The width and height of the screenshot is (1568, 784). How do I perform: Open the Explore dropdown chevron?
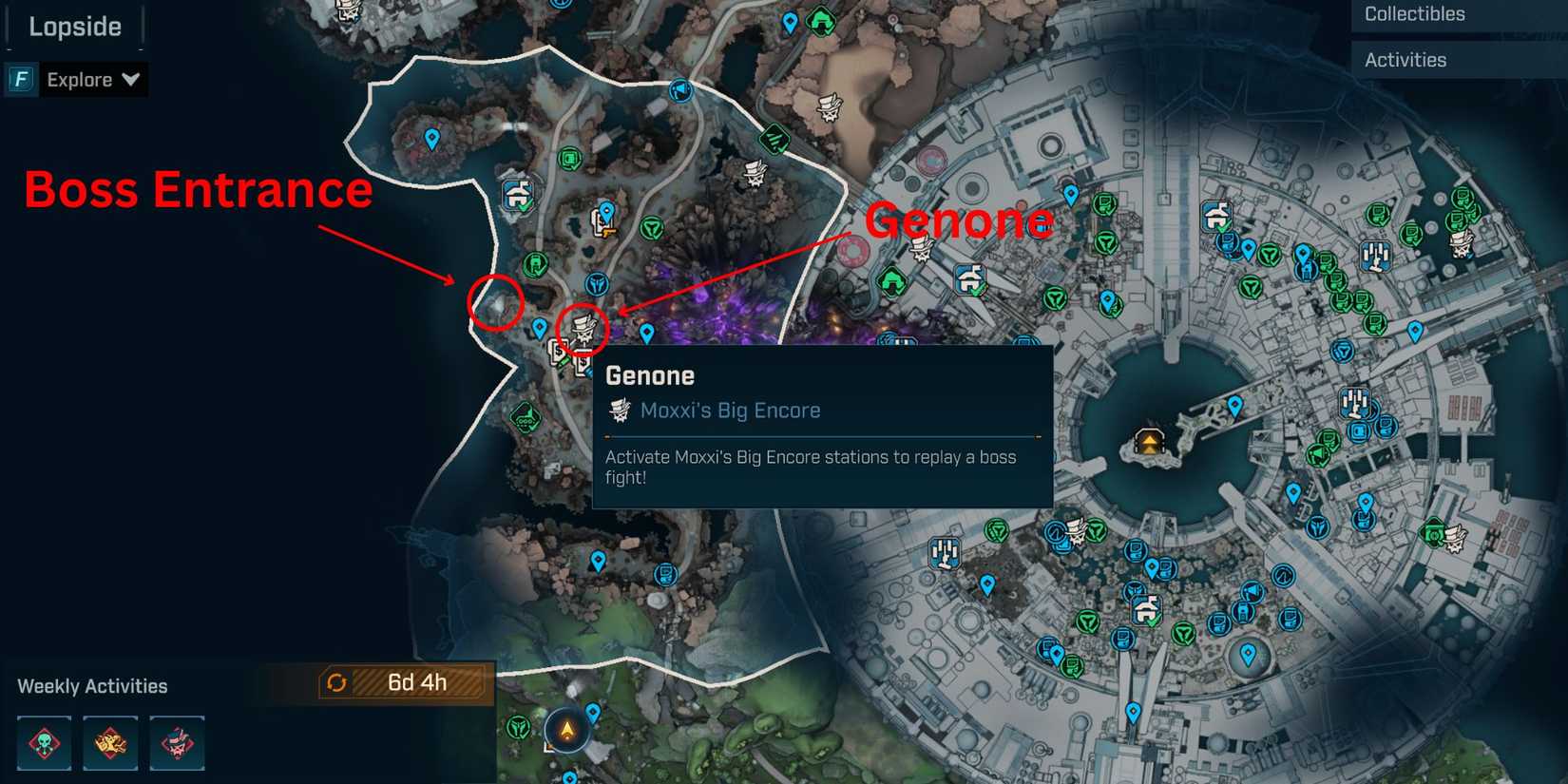[131, 79]
